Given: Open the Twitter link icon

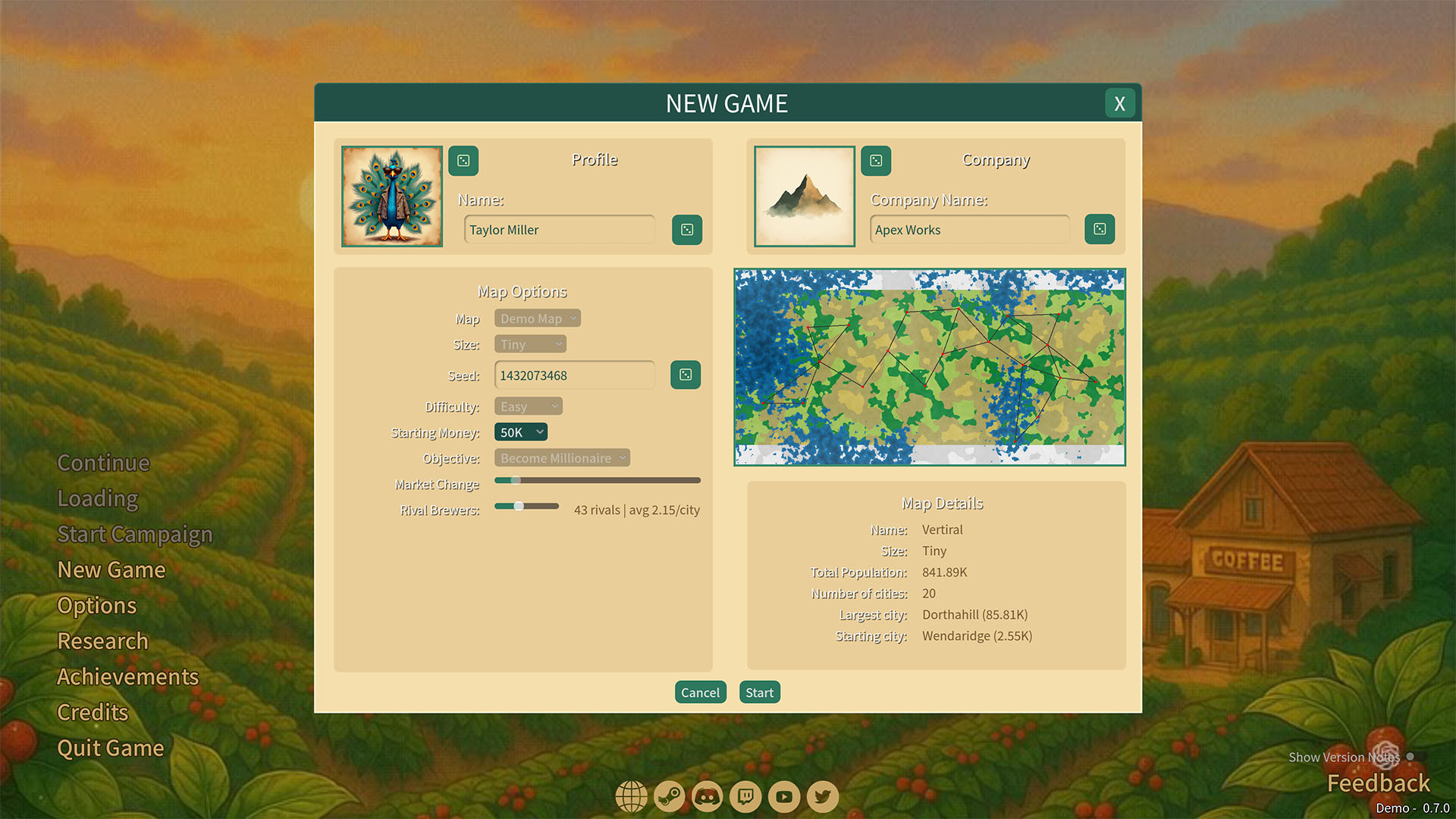Looking at the screenshot, I should [x=822, y=797].
